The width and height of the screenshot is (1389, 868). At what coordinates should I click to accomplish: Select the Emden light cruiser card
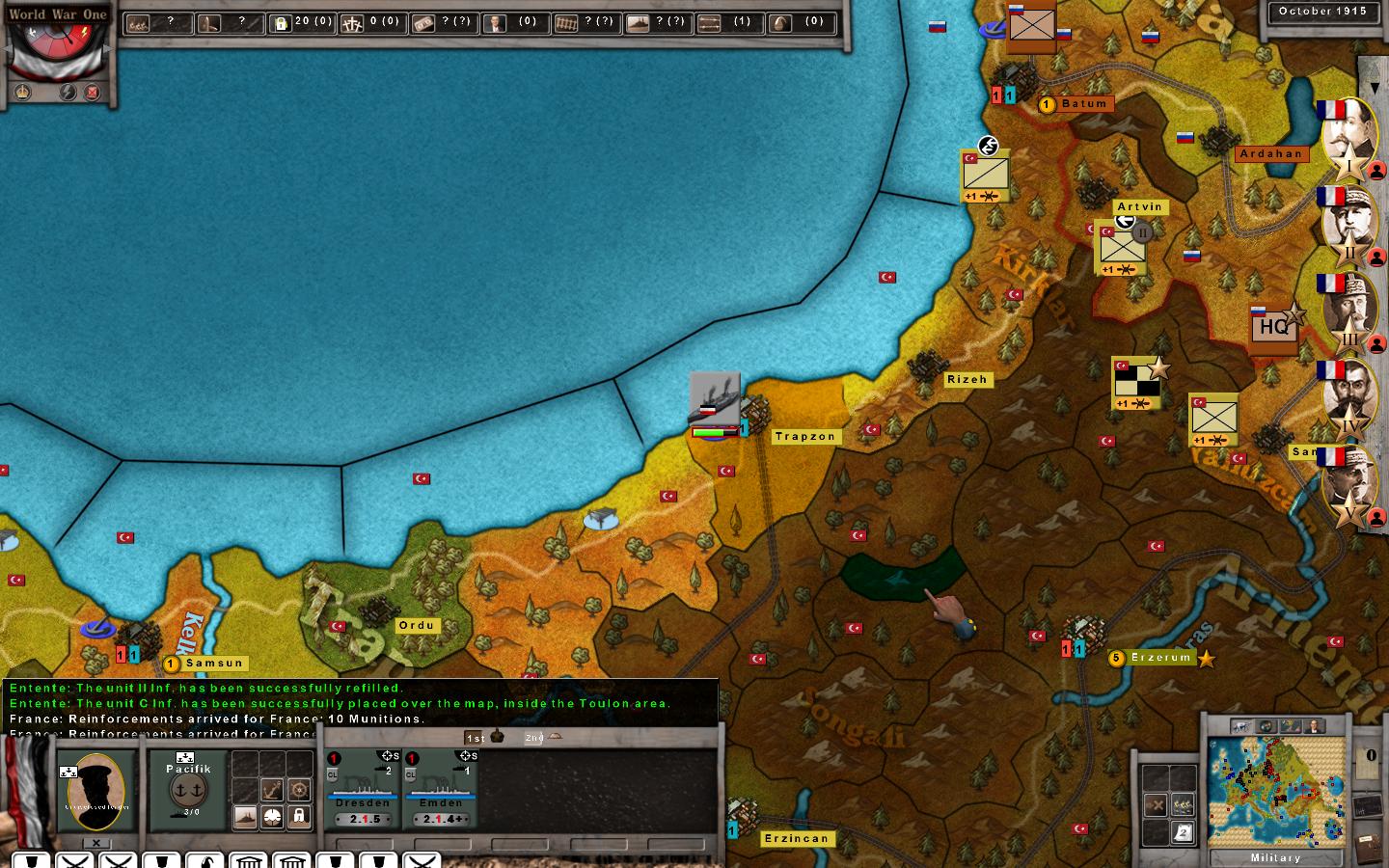tap(441, 788)
